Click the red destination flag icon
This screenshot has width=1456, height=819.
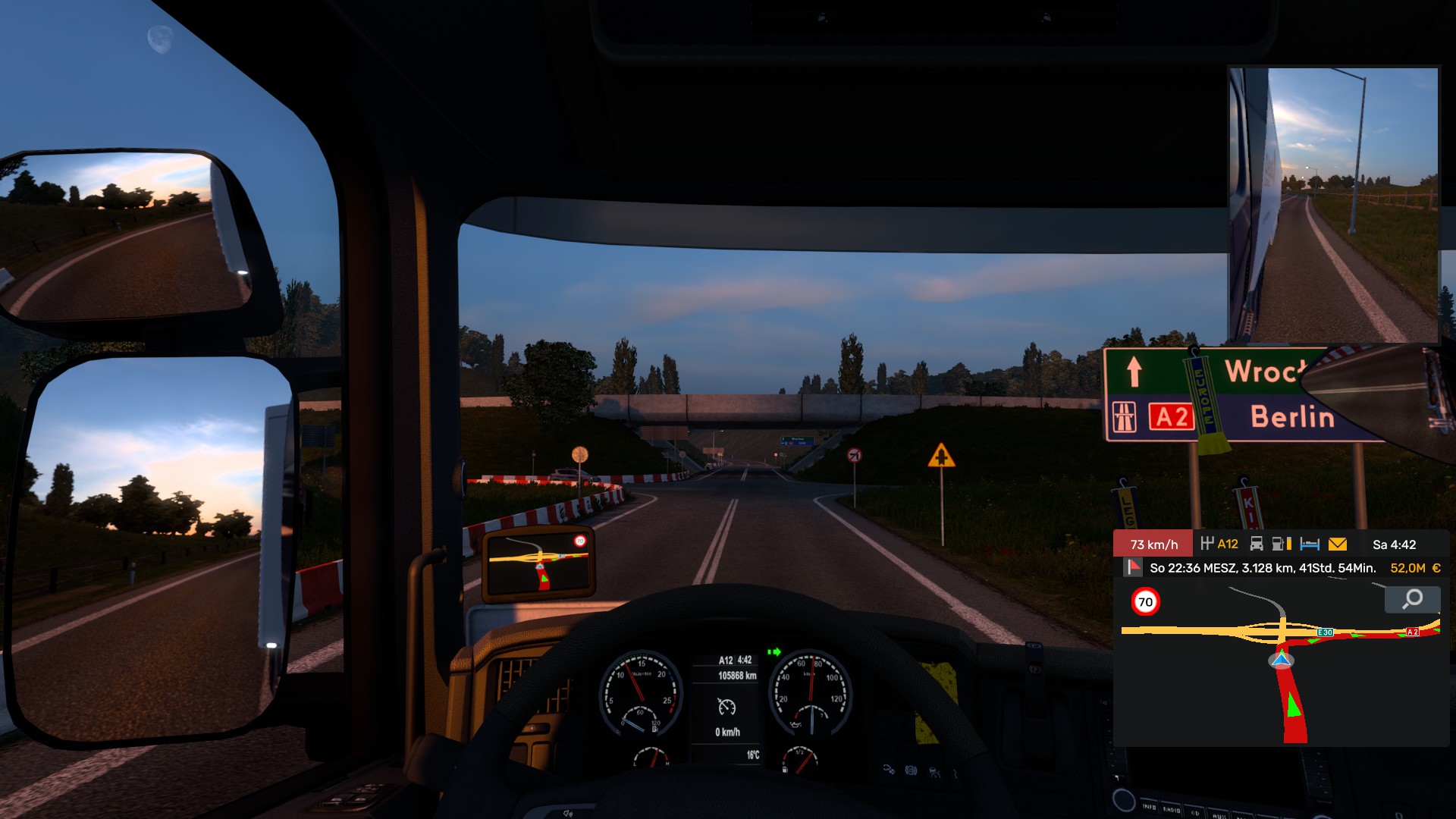pyautogui.click(x=1134, y=567)
